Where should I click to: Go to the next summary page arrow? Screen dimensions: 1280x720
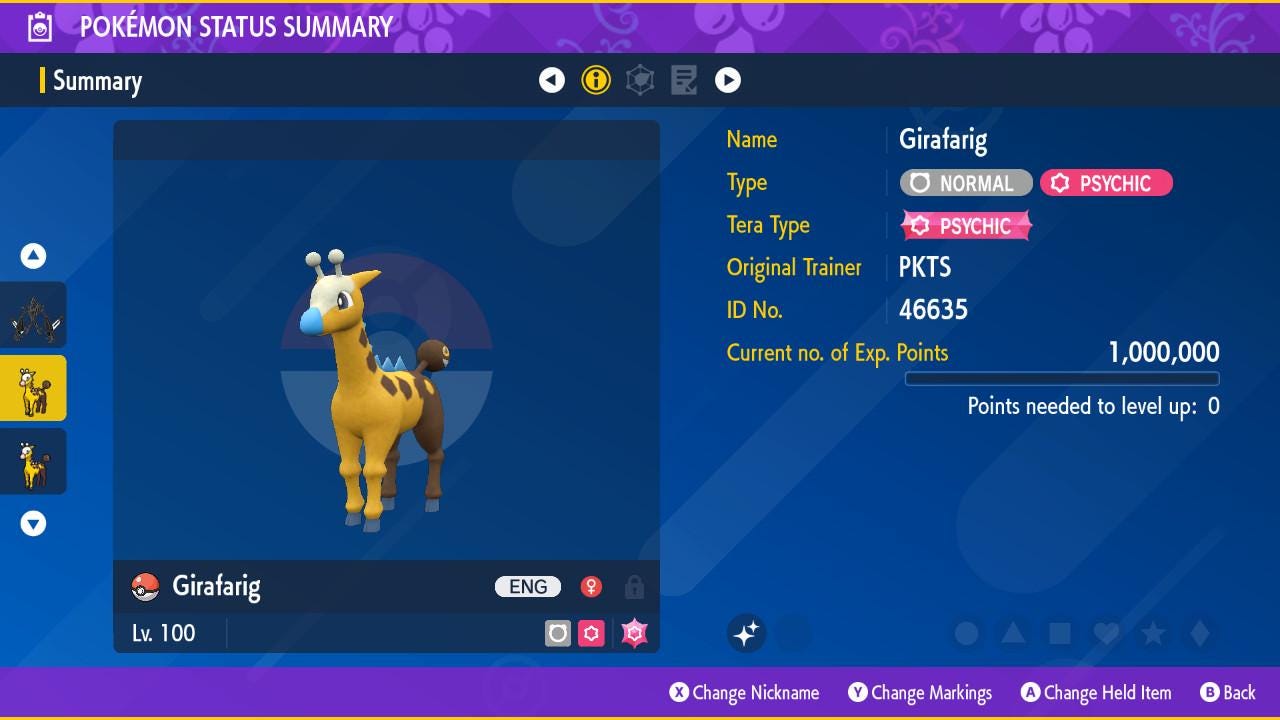pyautogui.click(x=728, y=80)
